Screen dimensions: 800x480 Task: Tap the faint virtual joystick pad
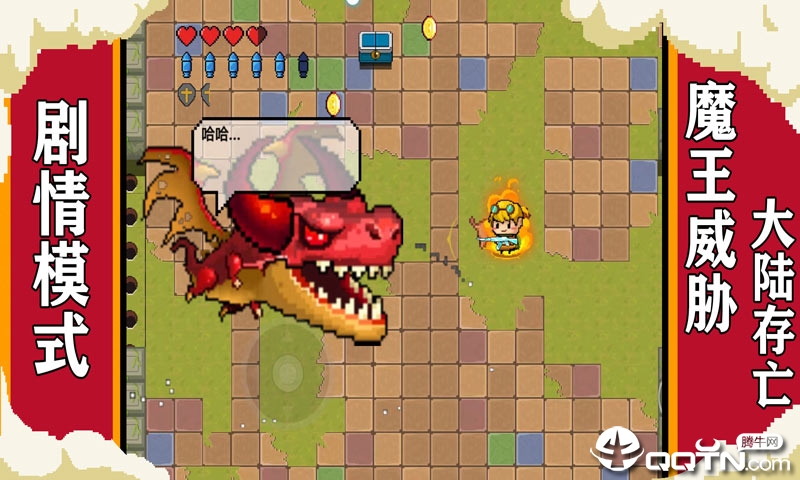(x=286, y=371)
